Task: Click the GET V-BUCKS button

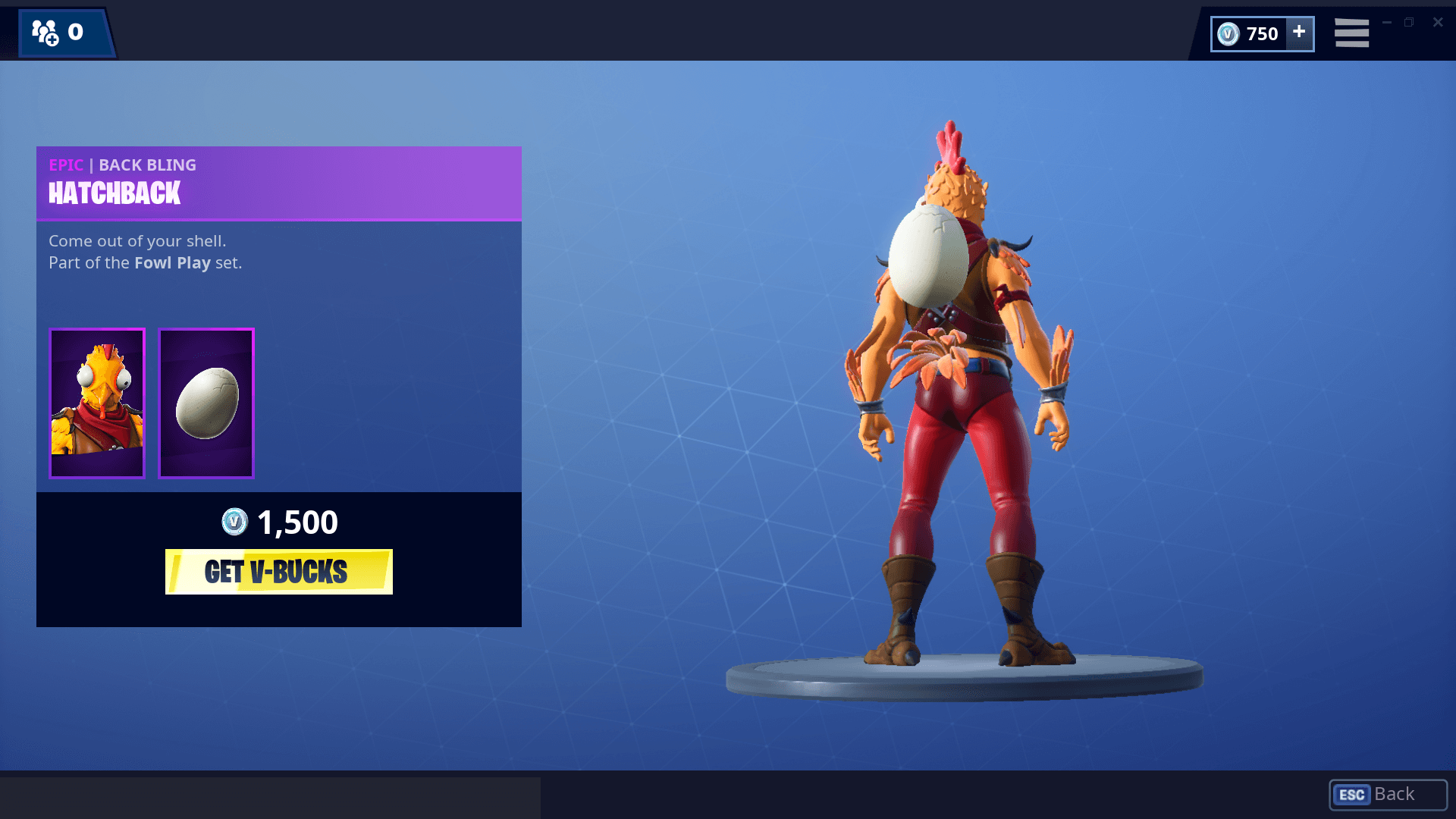Action: pos(278,573)
